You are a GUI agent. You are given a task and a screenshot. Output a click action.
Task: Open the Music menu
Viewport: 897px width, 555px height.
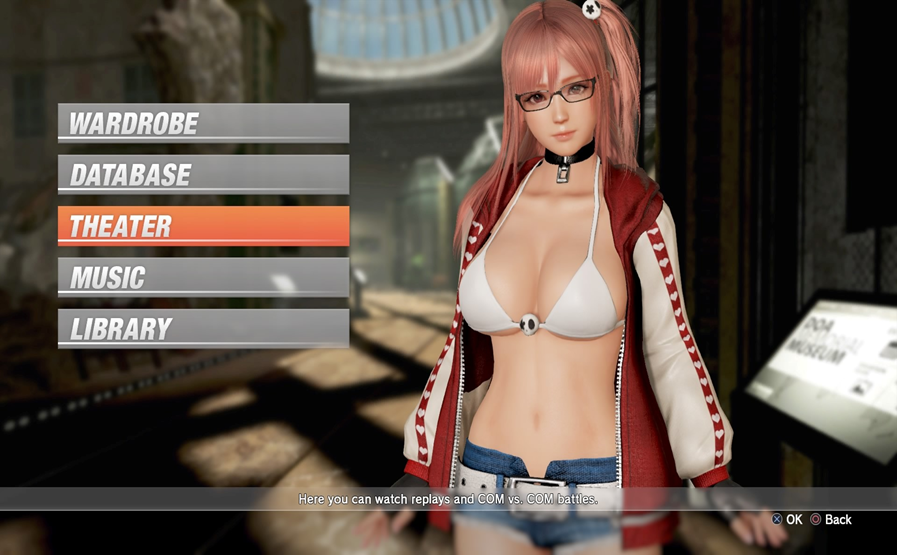click(203, 277)
